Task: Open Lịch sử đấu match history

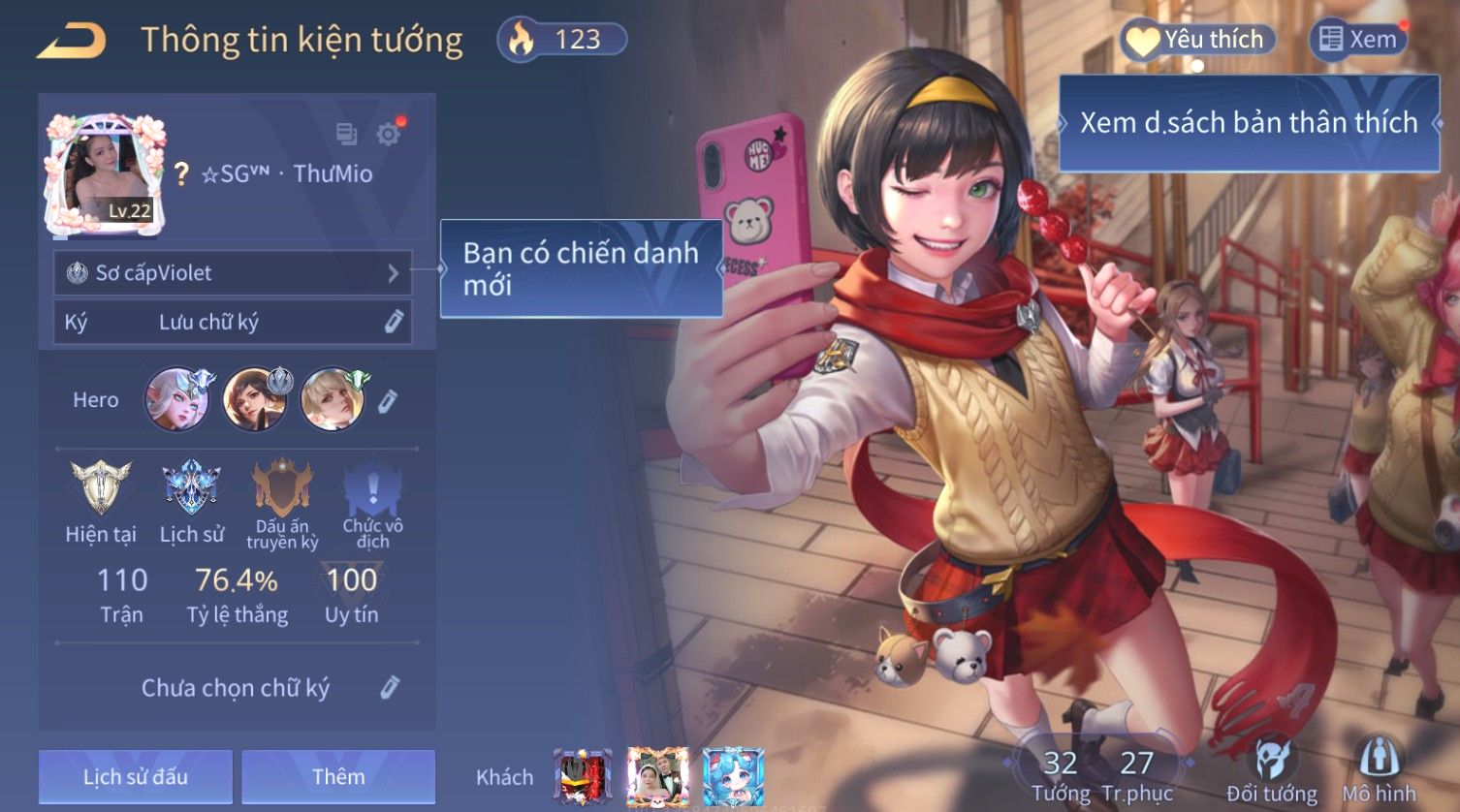Action: pos(136,776)
